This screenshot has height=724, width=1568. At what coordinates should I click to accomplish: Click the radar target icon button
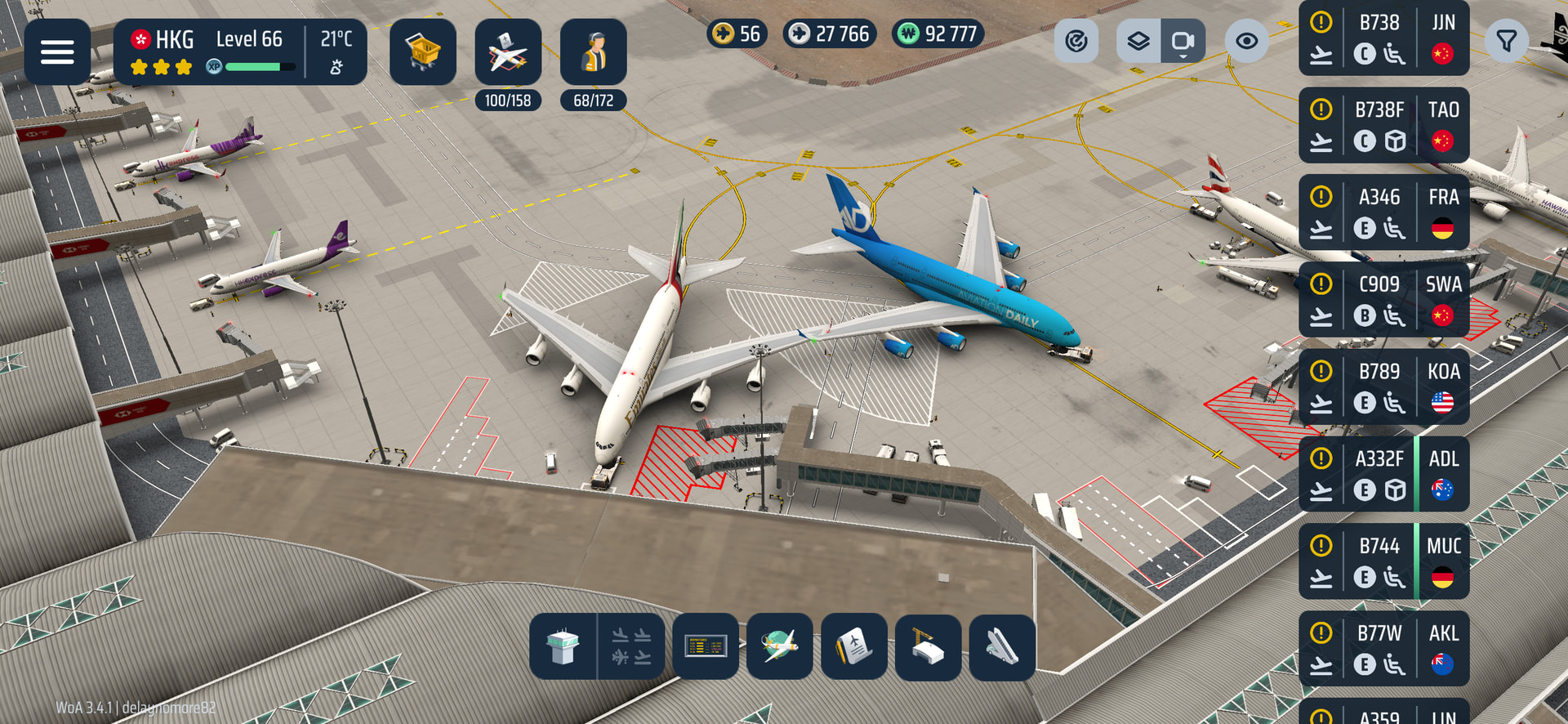1076,41
